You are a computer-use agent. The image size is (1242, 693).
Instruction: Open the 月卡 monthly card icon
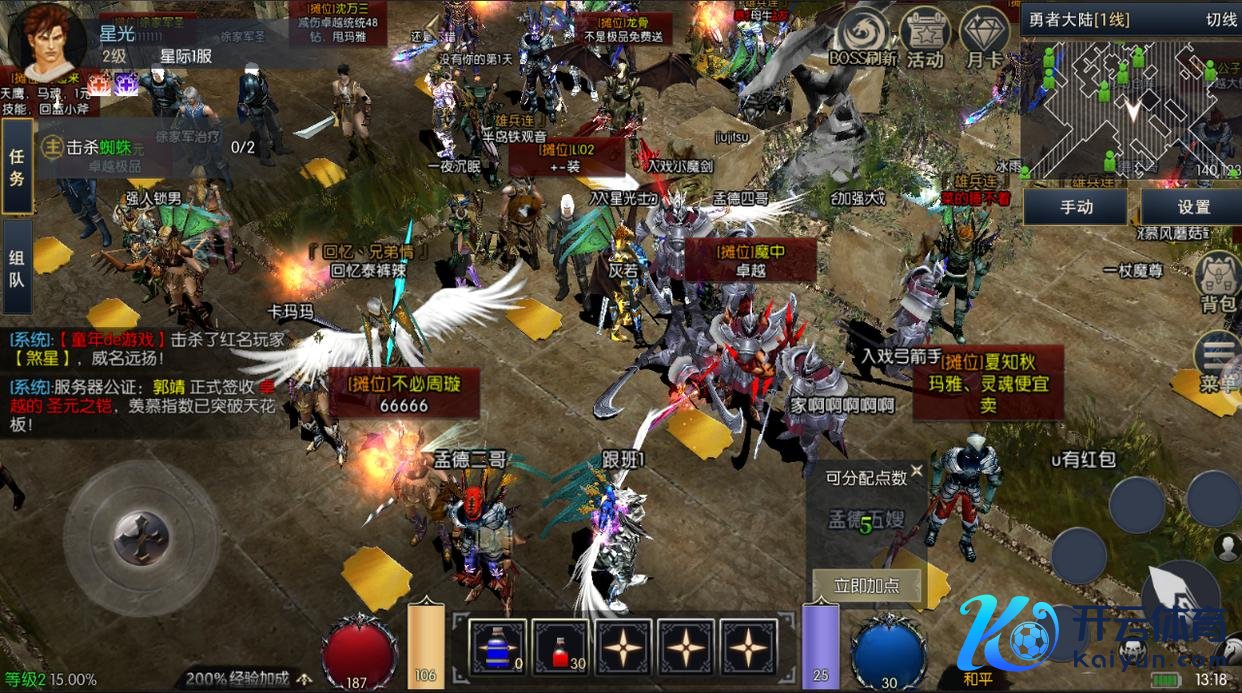click(984, 40)
